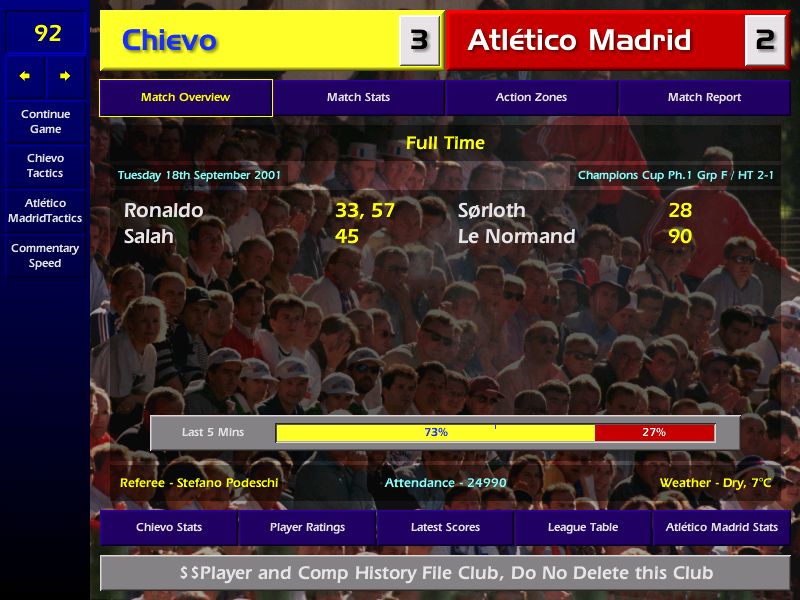
Task: Show the Action Zones tab
Action: (x=531, y=98)
